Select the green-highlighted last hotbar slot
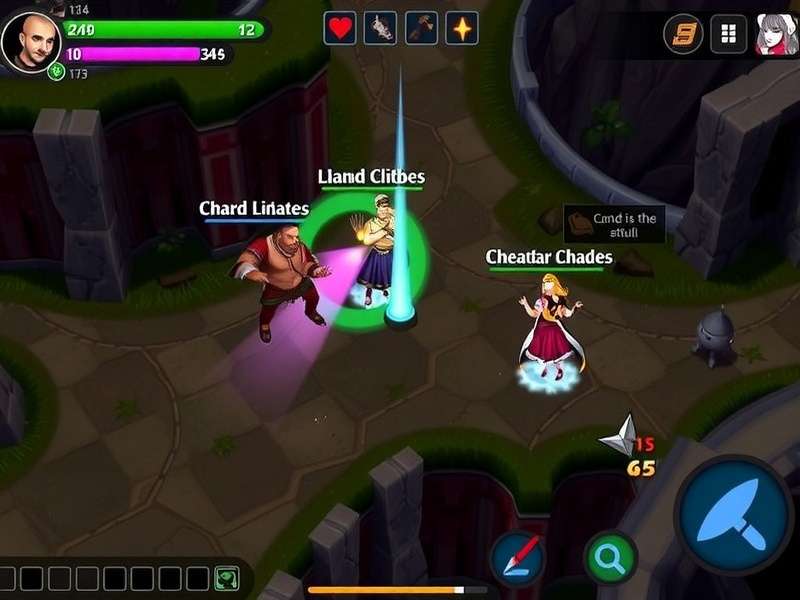The width and height of the screenshot is (800, 600). coord(226,578)
